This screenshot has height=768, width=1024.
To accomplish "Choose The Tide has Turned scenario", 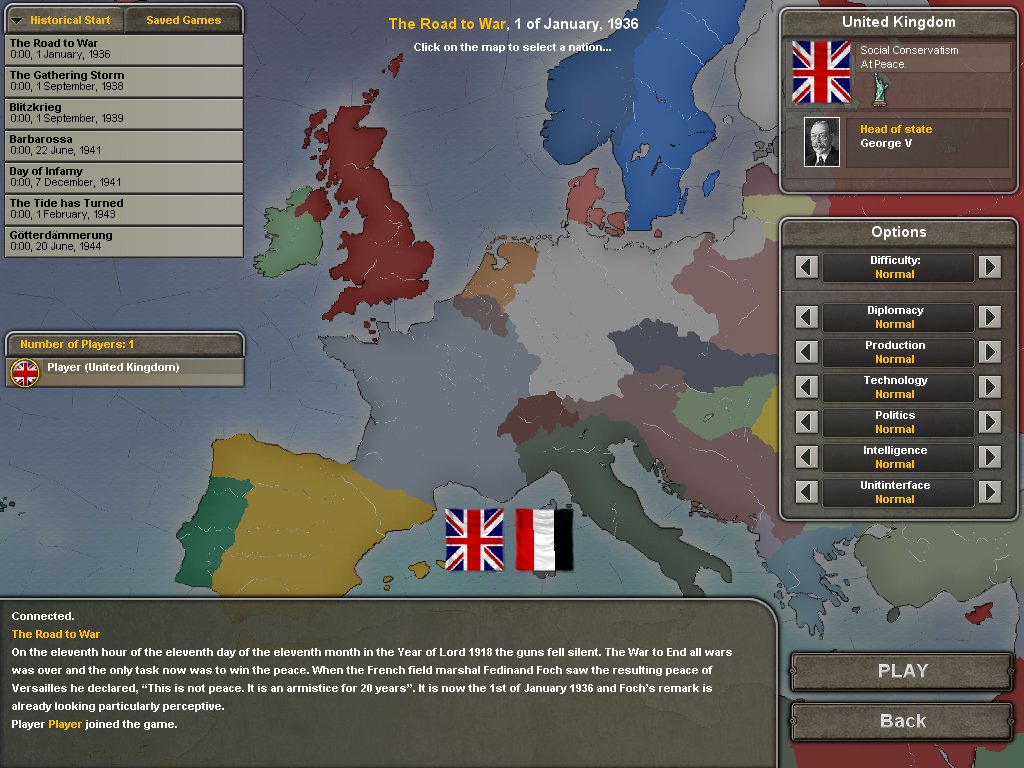I will click(x=123, y=209).
